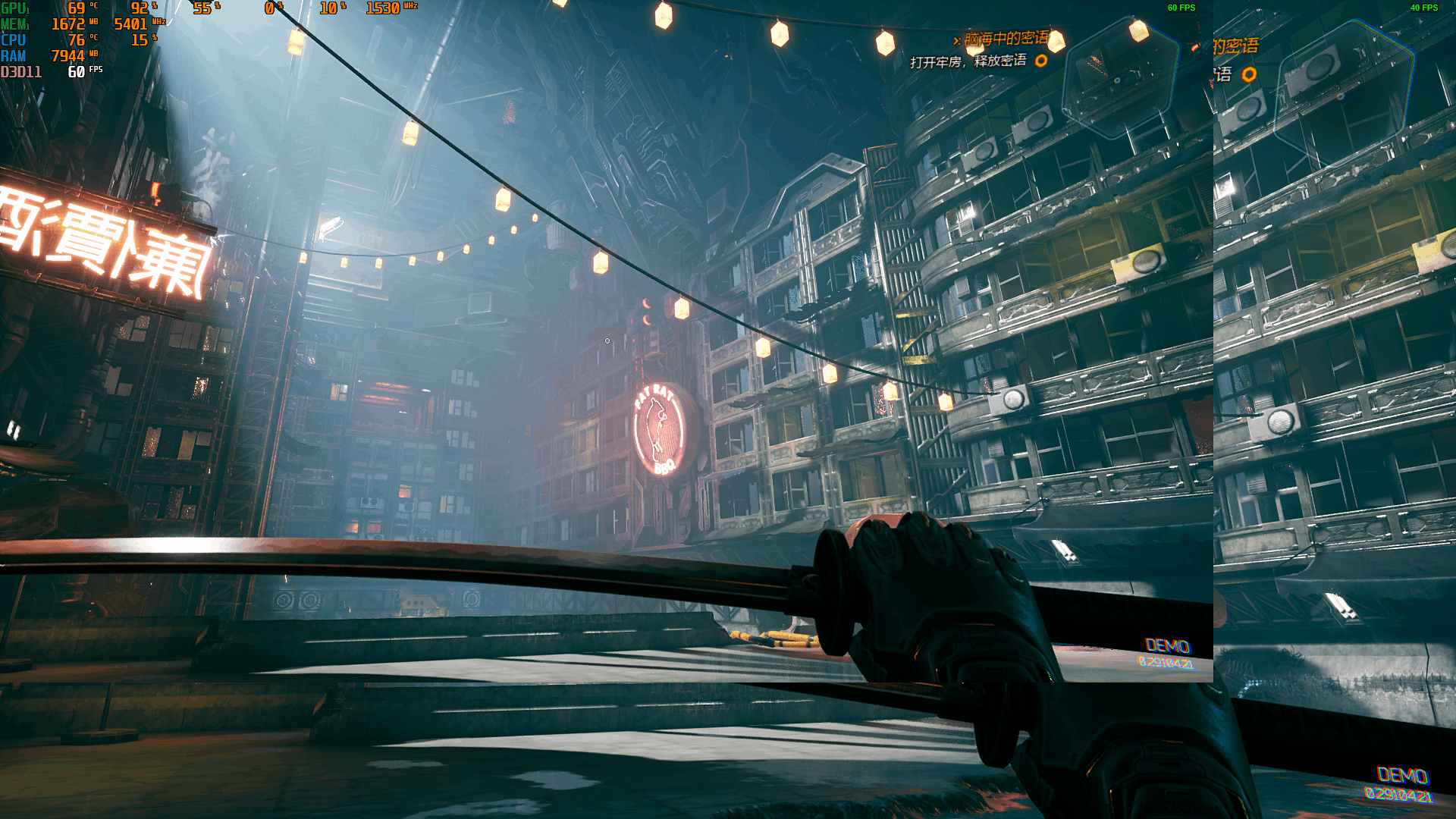Click the 打开牢房，释放密语 objective entry
The width and height of the screenshot is (1456, 819).
click(968, 61)
